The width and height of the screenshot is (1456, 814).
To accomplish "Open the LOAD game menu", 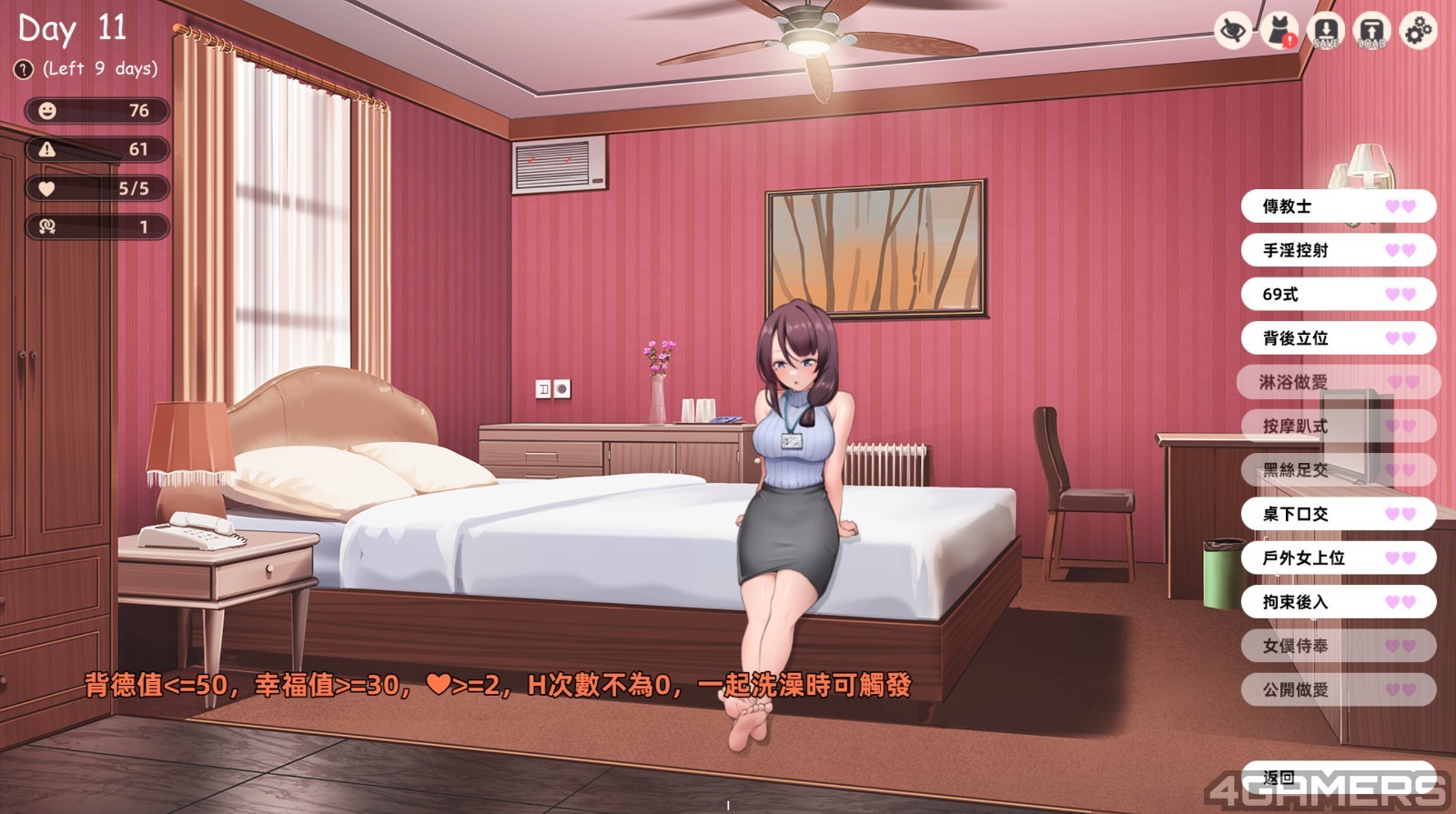I will point(1371,32).
